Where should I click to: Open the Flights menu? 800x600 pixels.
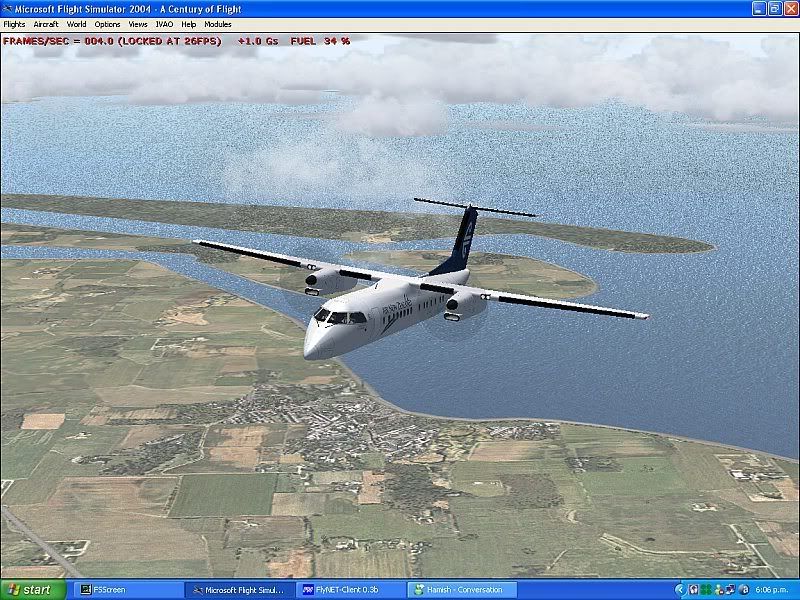tap(14, 24)
